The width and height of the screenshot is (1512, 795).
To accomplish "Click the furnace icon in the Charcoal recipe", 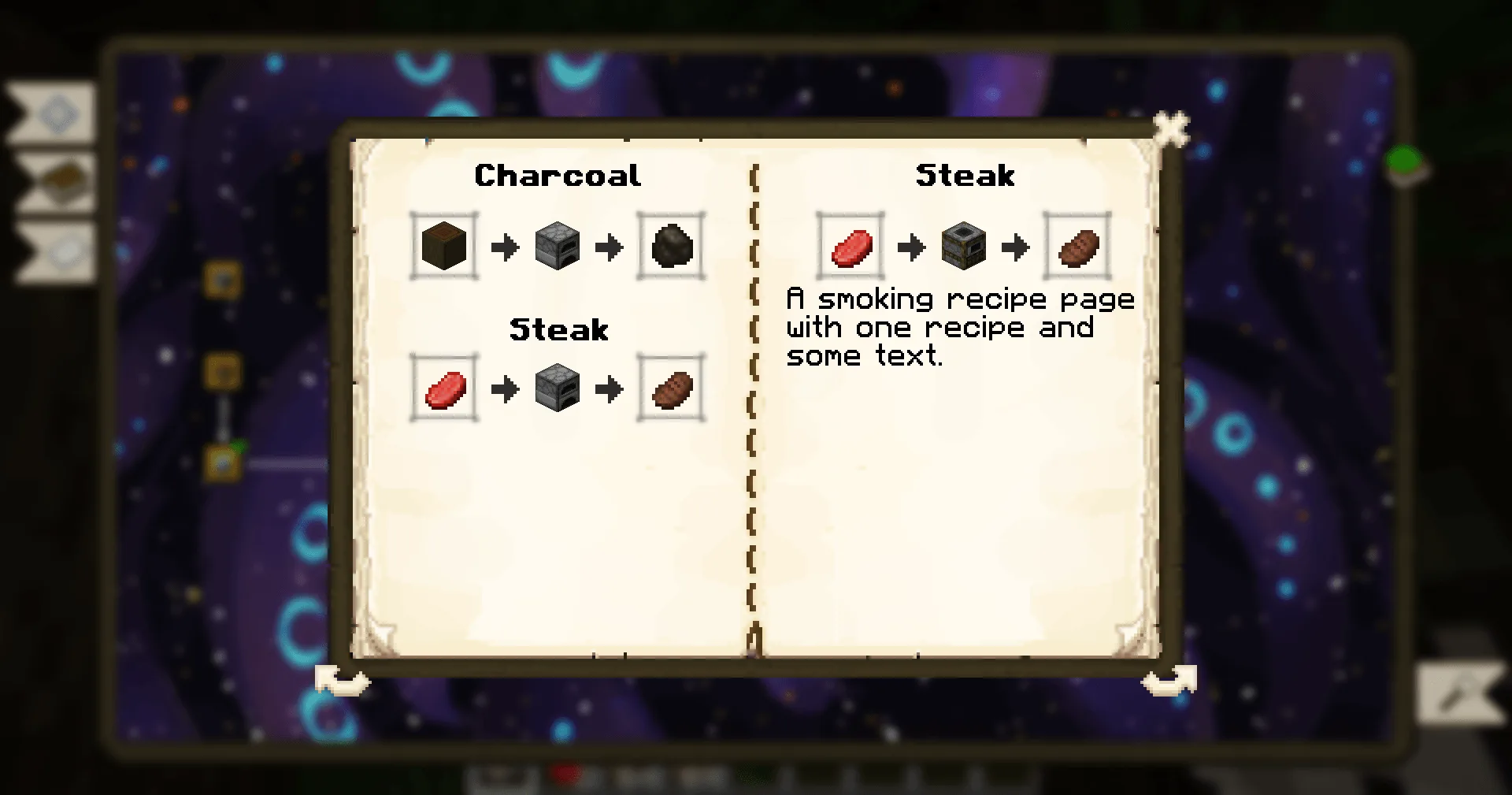I will (558, 247).
